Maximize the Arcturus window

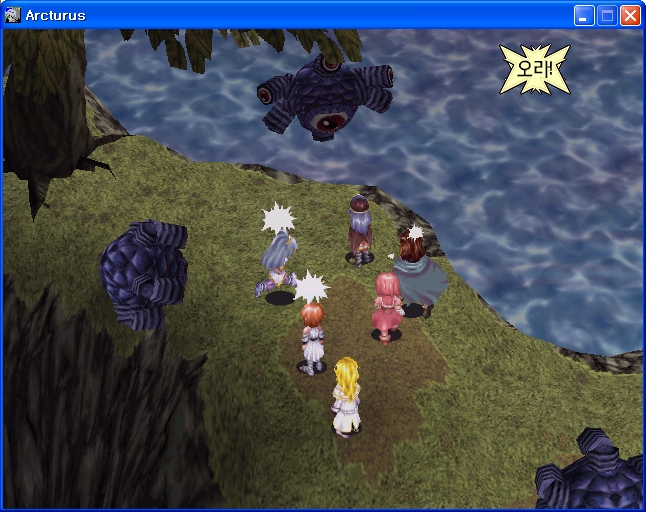(x=607, y=16)
